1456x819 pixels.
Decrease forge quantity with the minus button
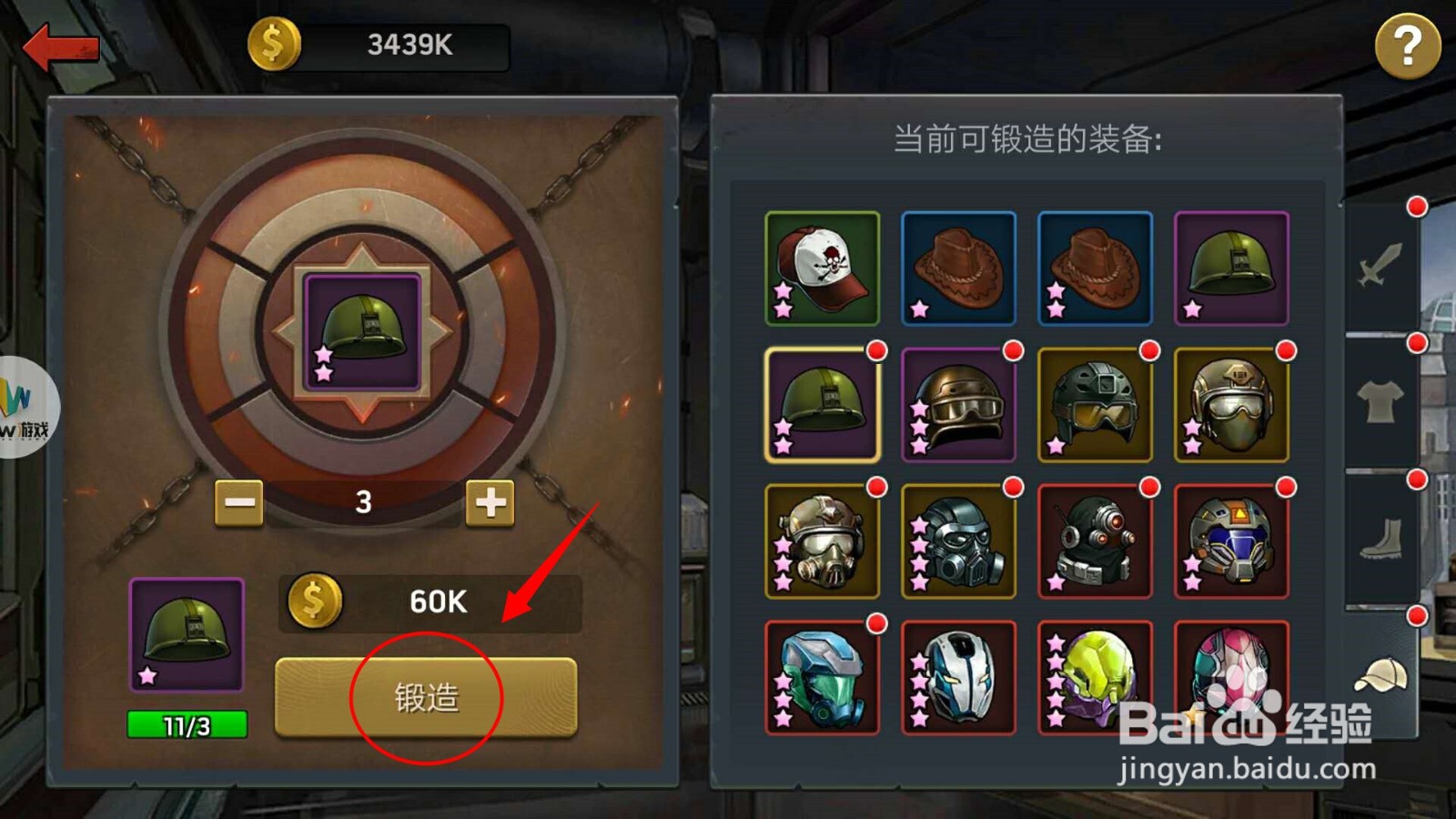pos(238,503)
